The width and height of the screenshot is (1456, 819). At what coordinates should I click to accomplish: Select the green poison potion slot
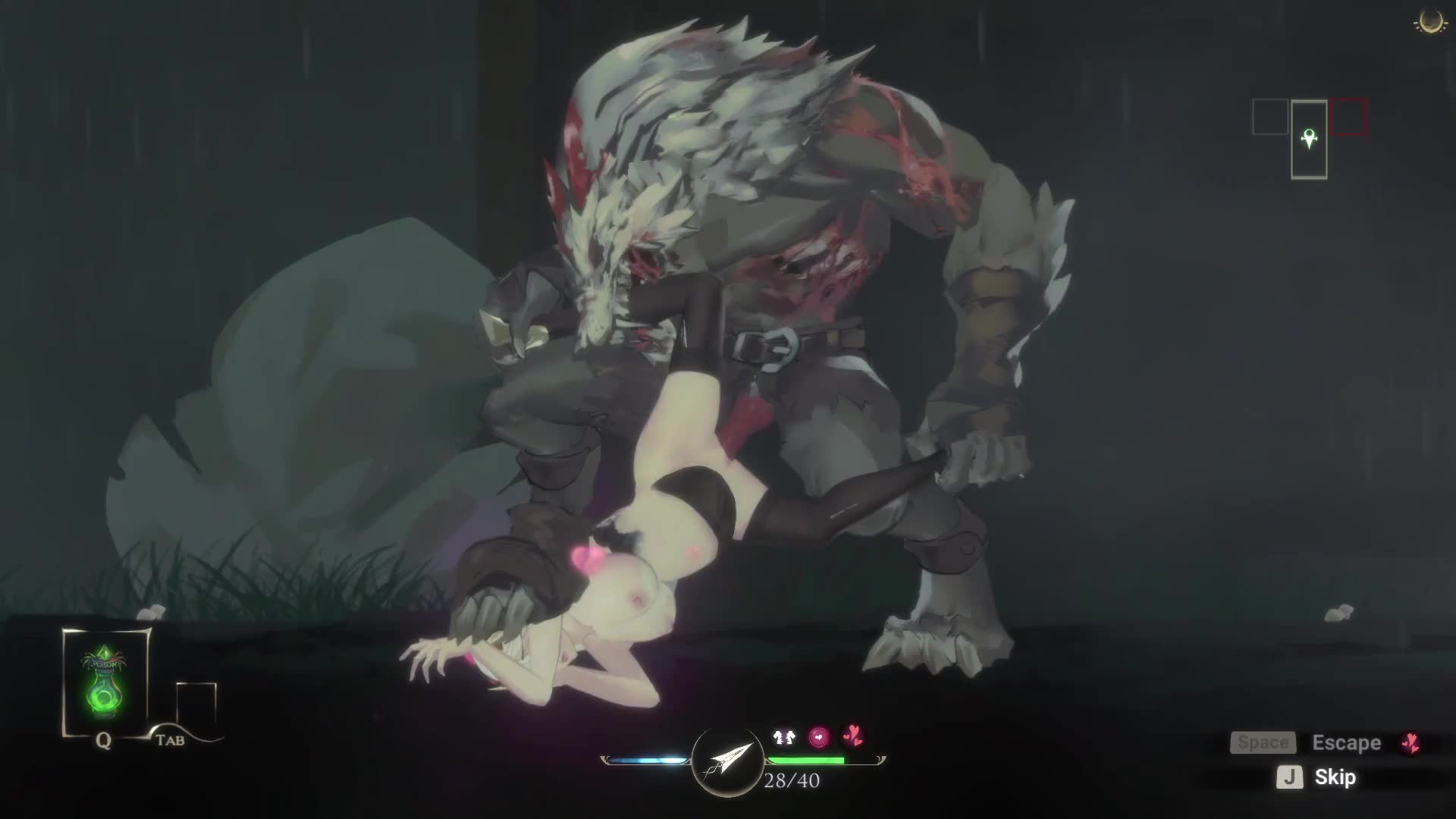[105, 681]
